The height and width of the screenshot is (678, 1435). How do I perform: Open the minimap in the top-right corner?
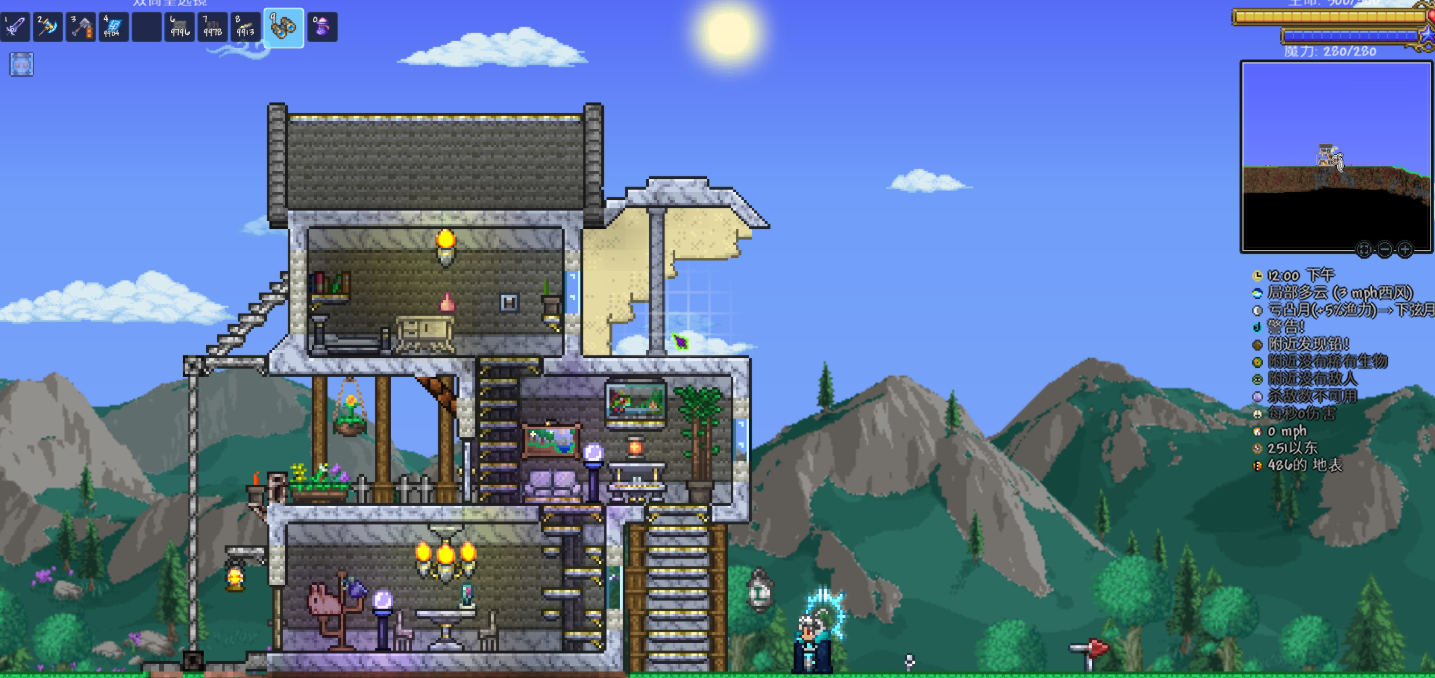coord(1336,156)
